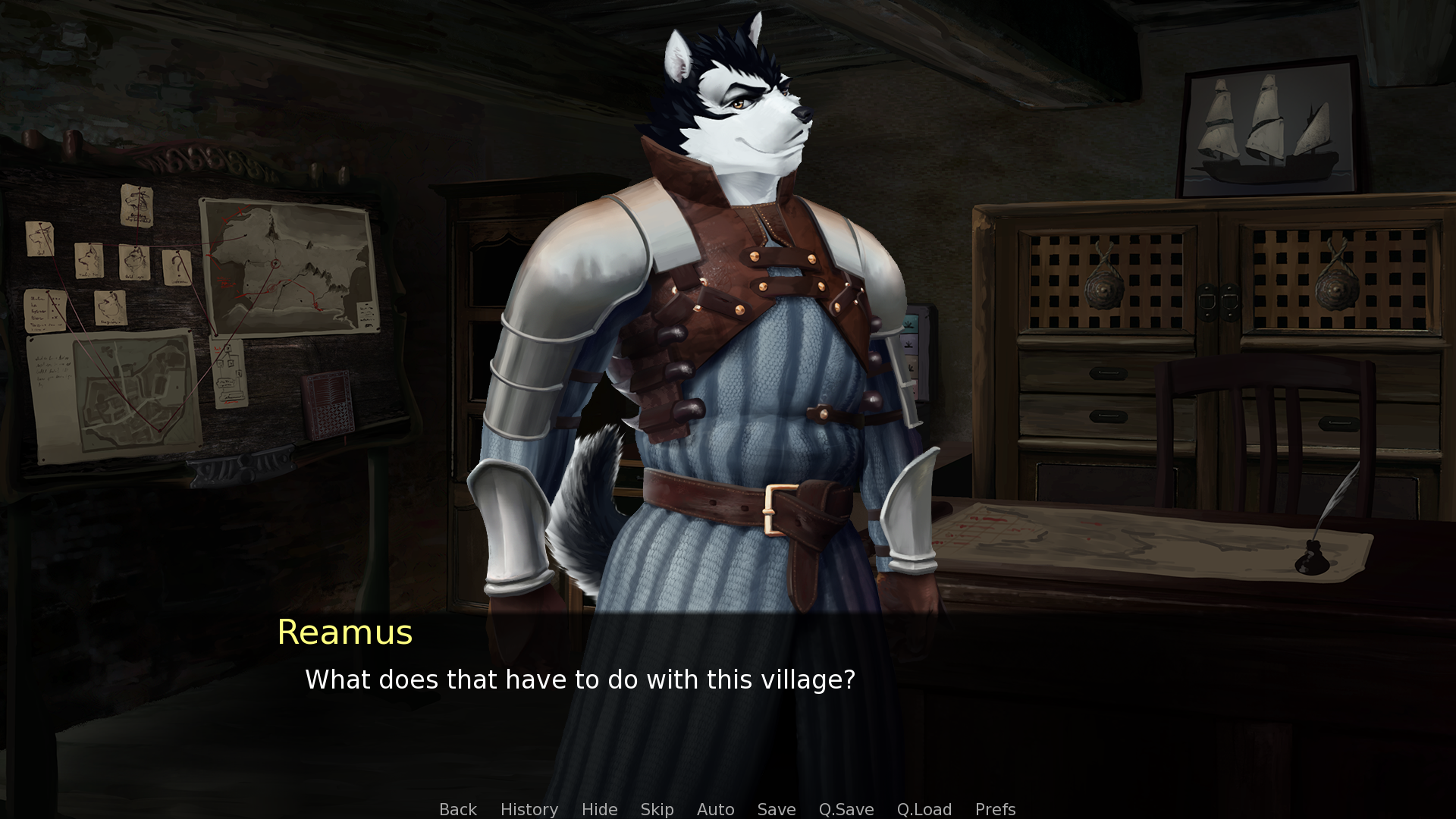This screenshot has height=819, width=1456.
Task: Quick save with Q.Save
Action: [x=846, y=809]
